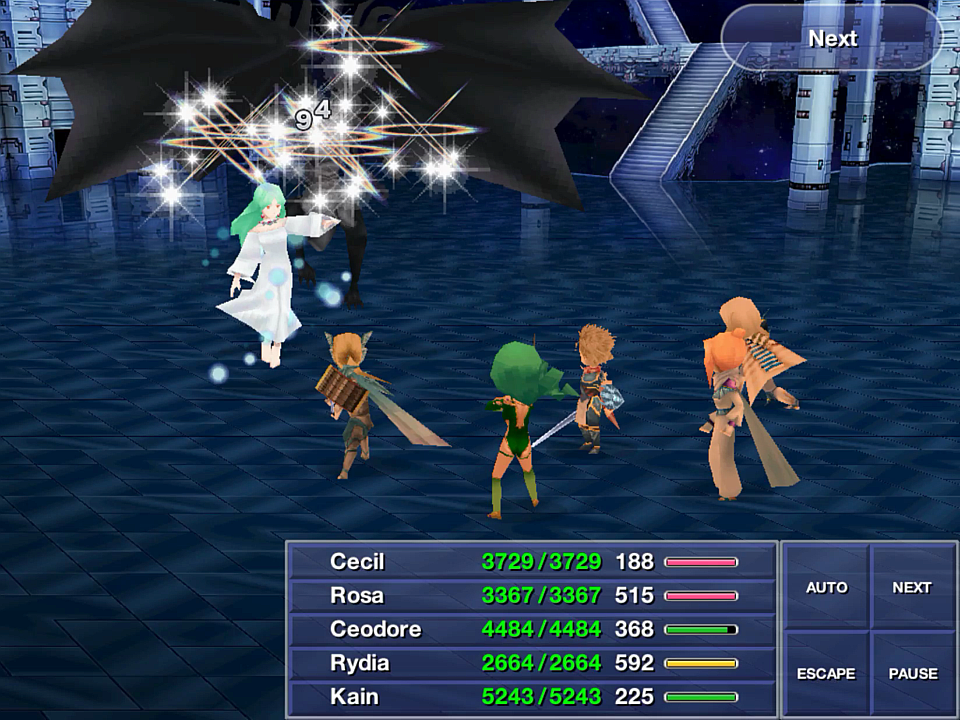Choose ESCAPE to flee the battle
The height and width of the screenshot is (720, 960).
tap(826, 673)
